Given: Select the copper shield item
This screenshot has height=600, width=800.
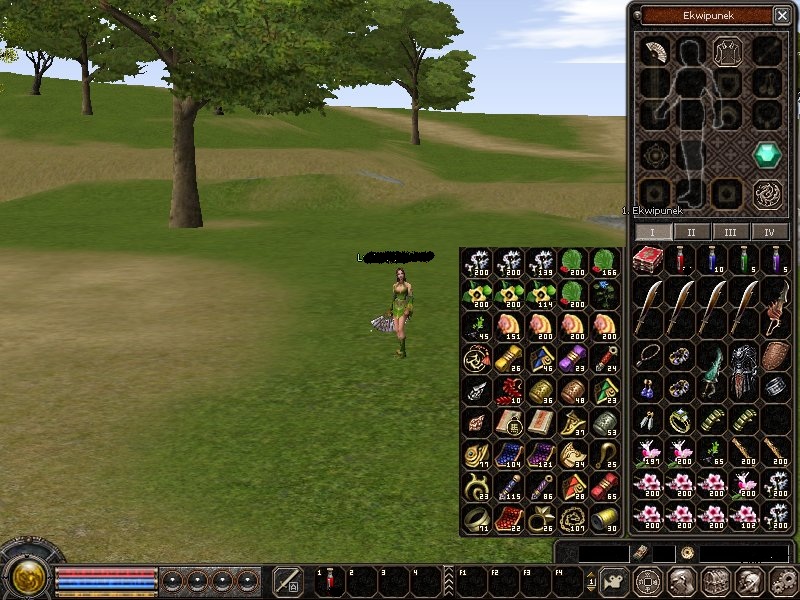Looking at the screenshot, I should coord(775,356).
